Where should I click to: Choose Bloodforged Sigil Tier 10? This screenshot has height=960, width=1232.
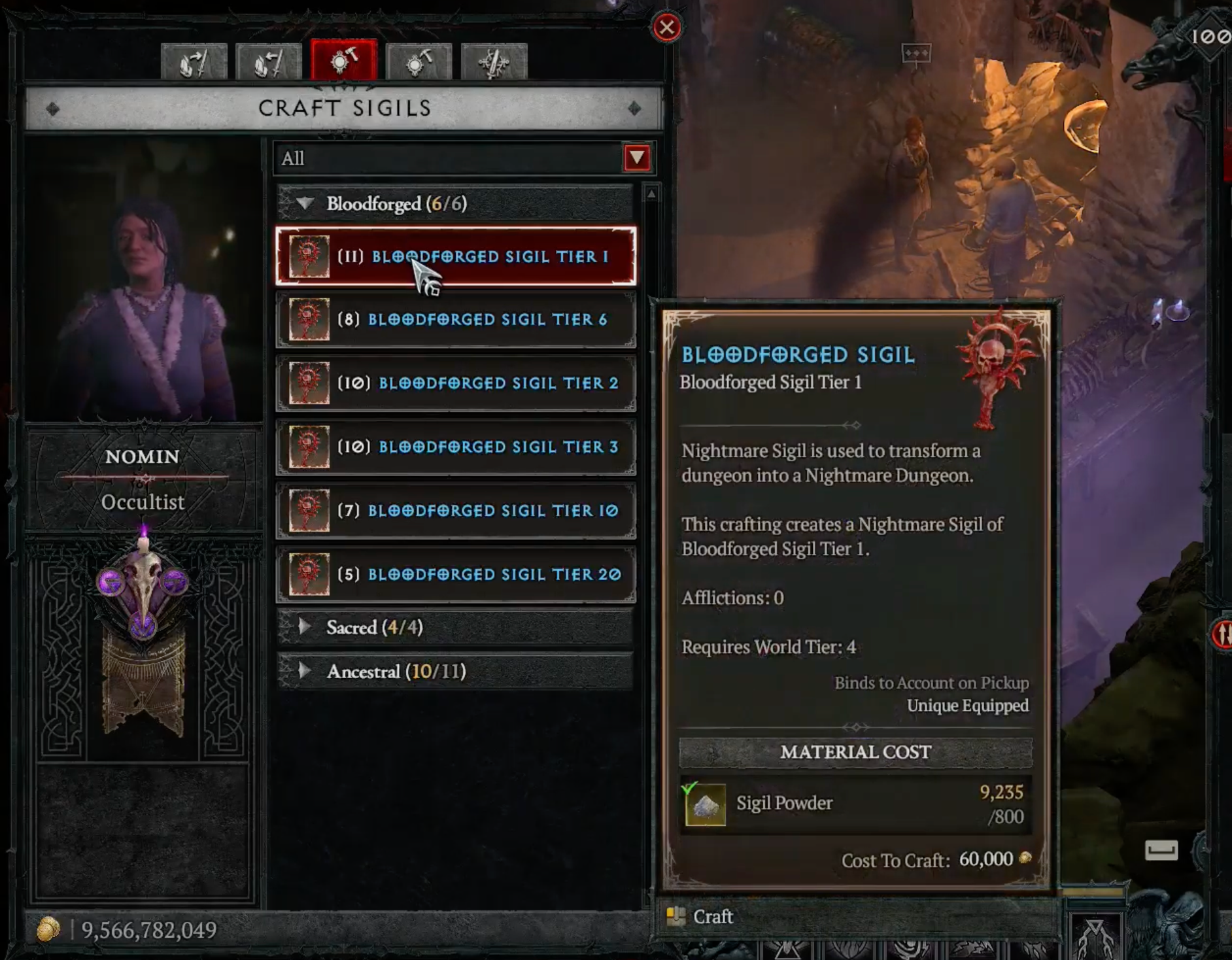tap(456, 511)
